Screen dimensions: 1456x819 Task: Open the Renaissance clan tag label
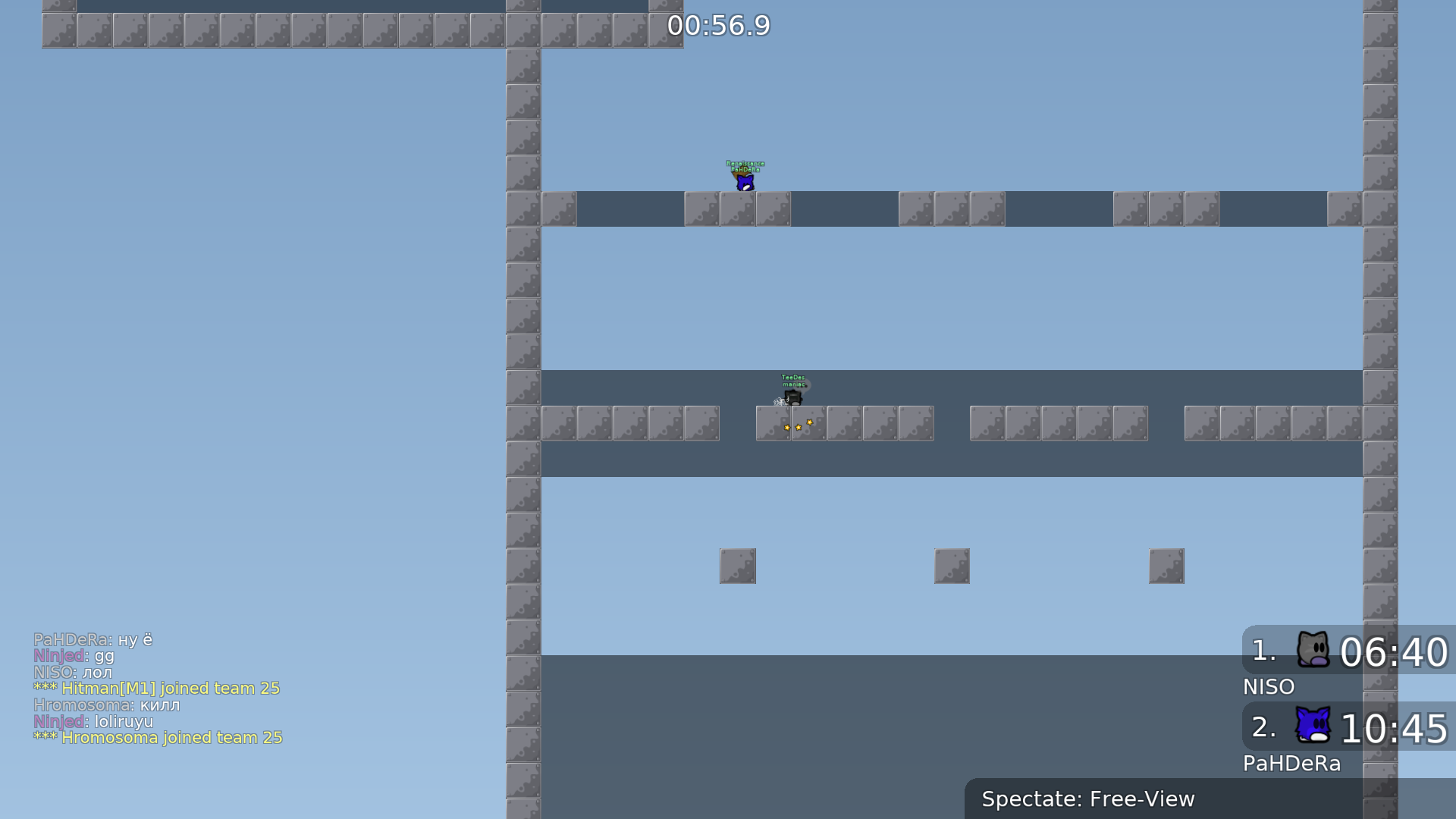(x=745, y=162)
